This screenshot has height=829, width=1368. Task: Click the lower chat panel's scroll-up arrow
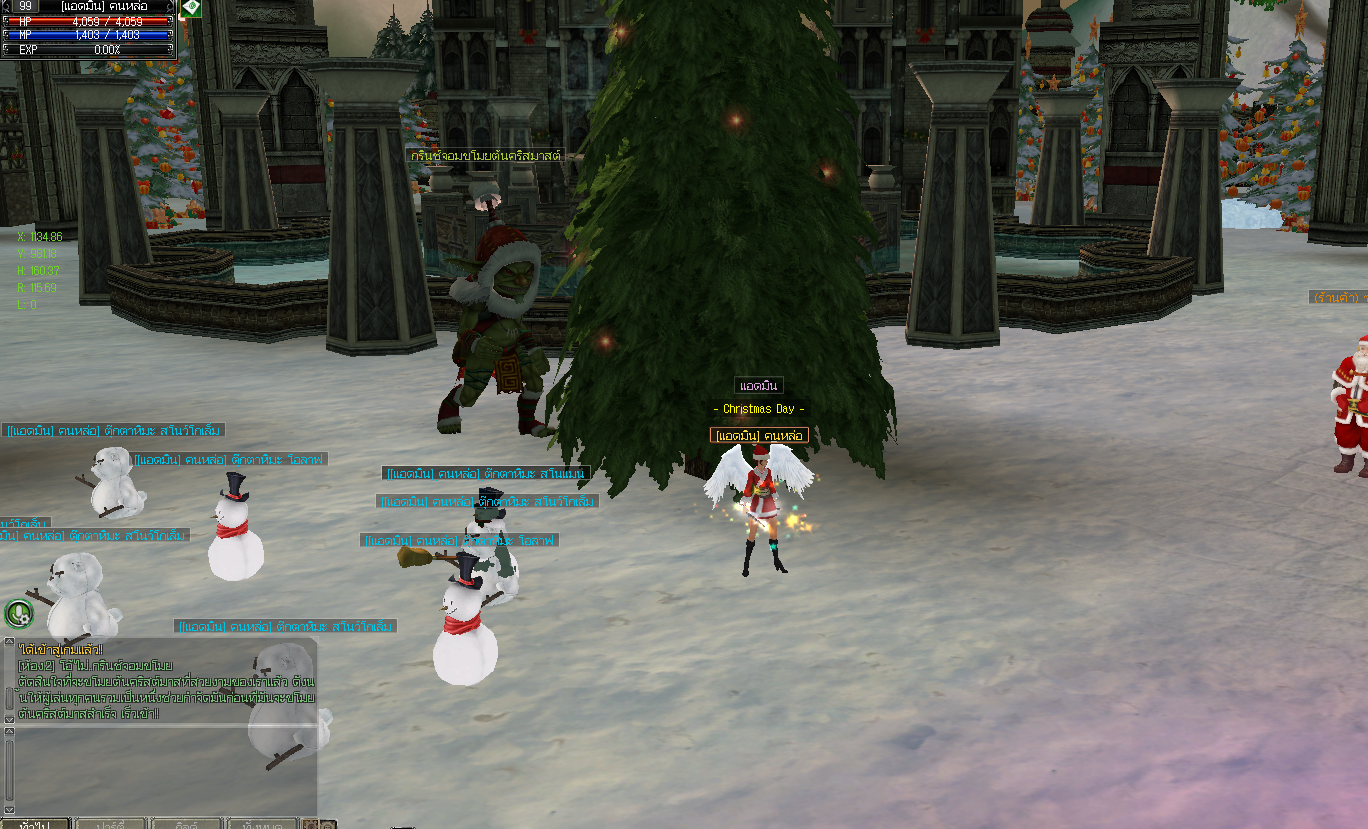coord(9,732)
